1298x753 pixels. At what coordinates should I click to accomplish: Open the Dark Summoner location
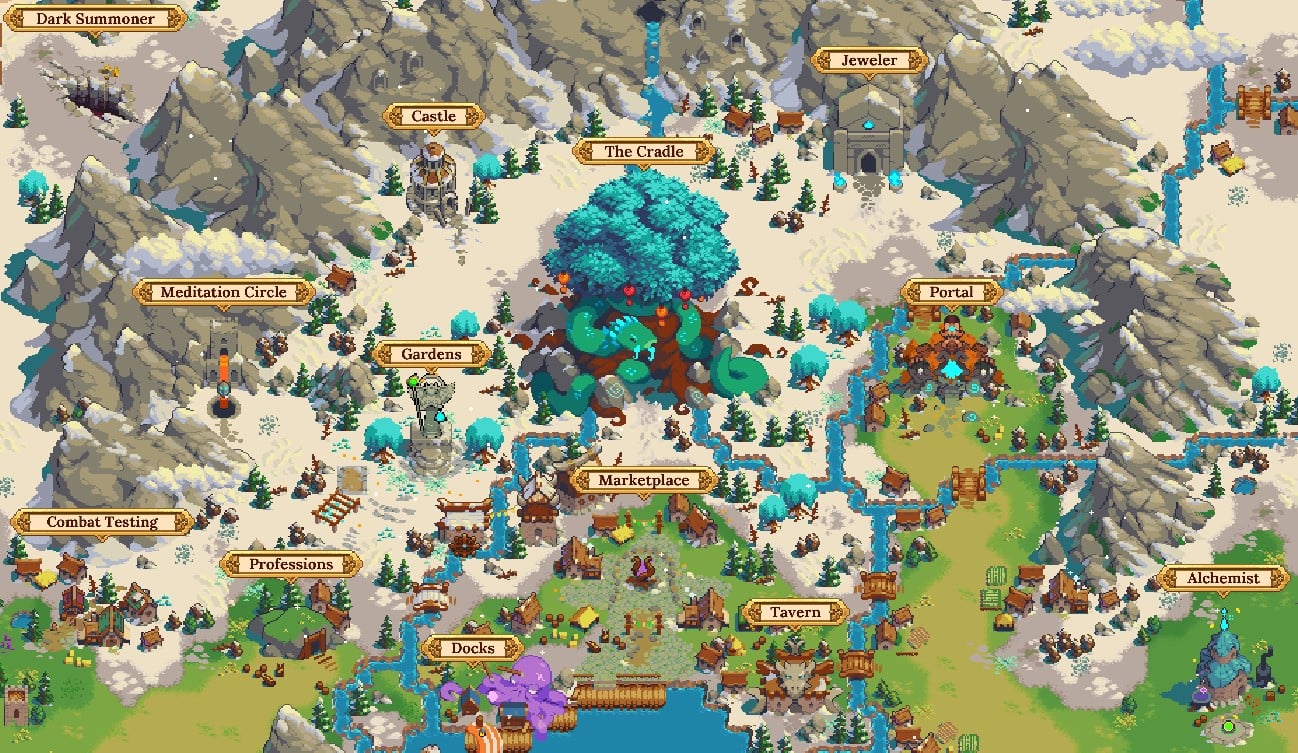(x=95, y=19)
